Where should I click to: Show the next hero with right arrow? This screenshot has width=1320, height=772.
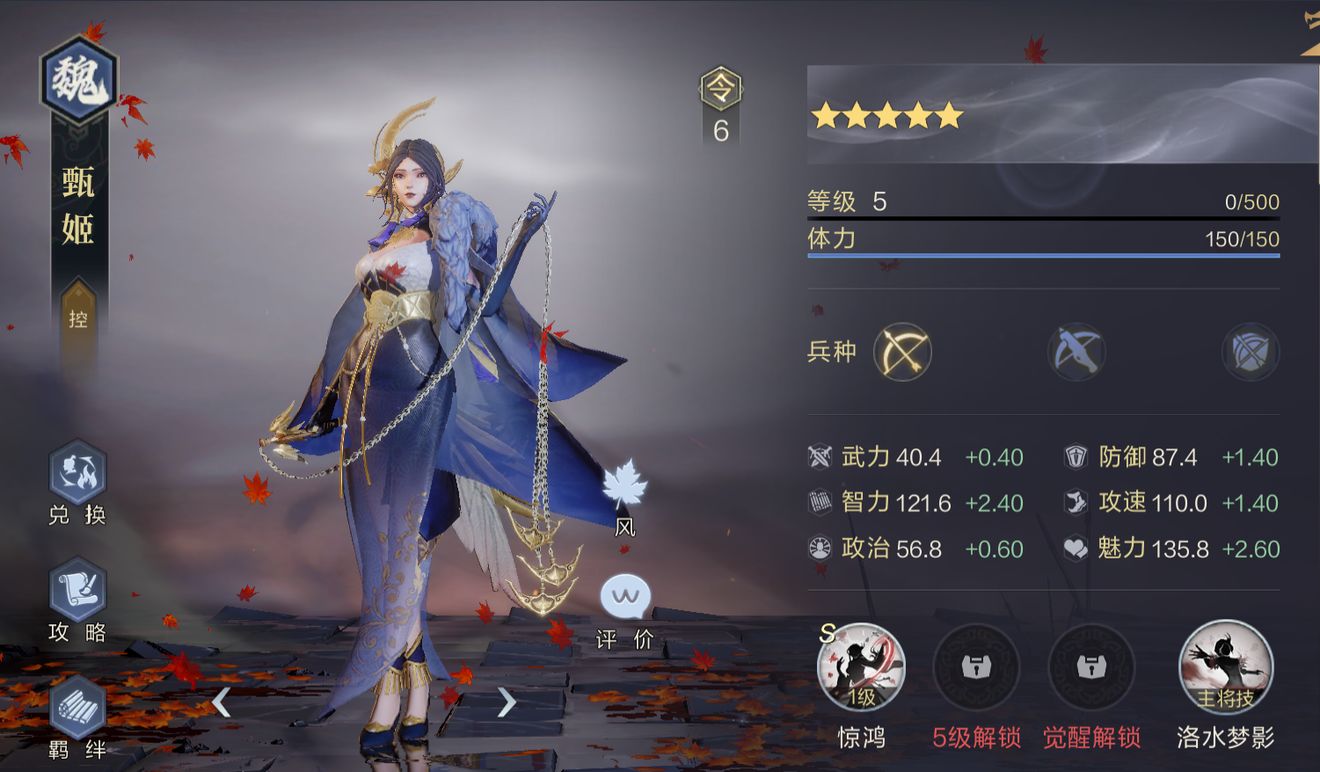(507, 703)
